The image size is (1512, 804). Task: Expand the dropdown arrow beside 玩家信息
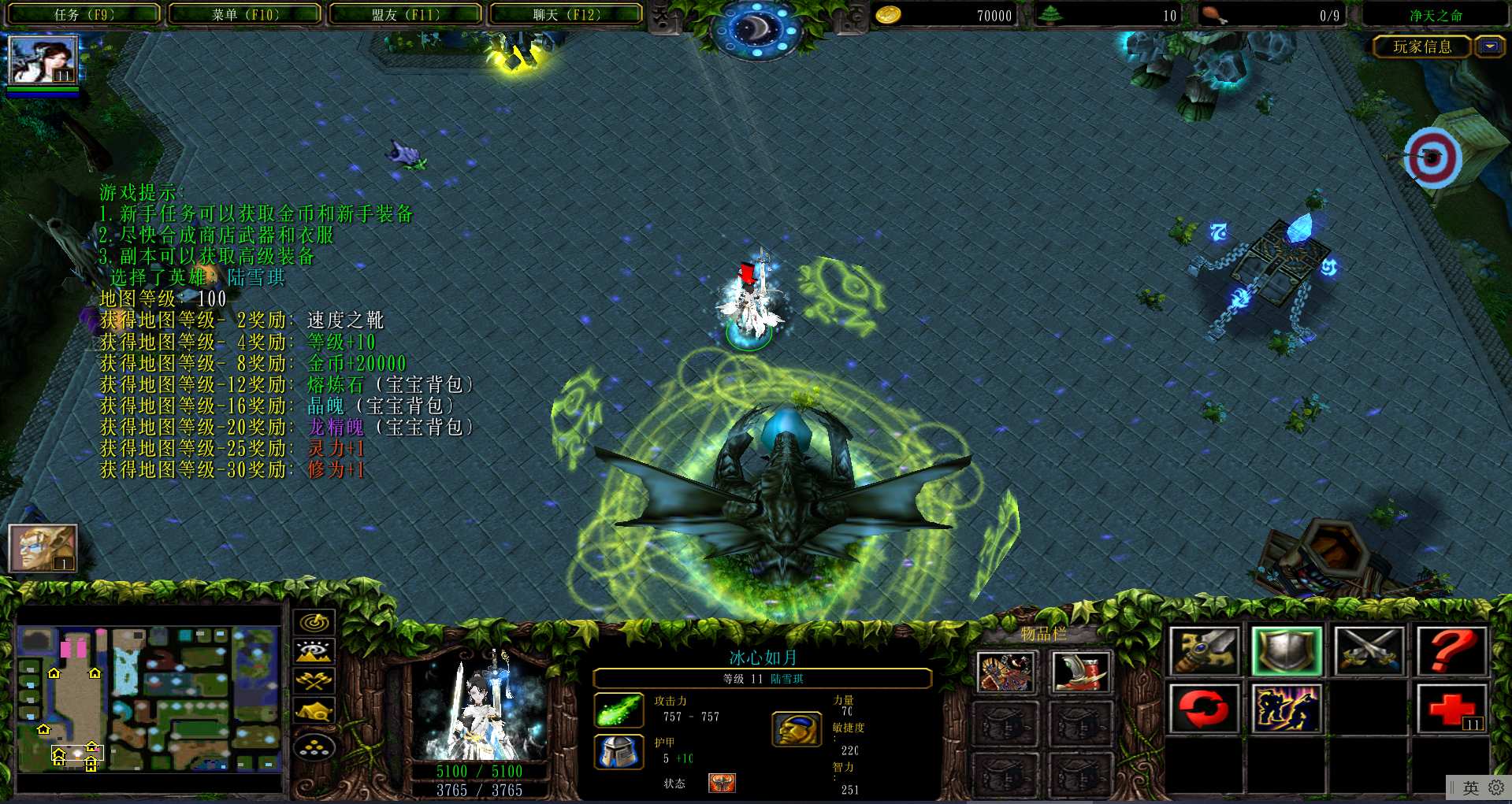pos(1489,46)
